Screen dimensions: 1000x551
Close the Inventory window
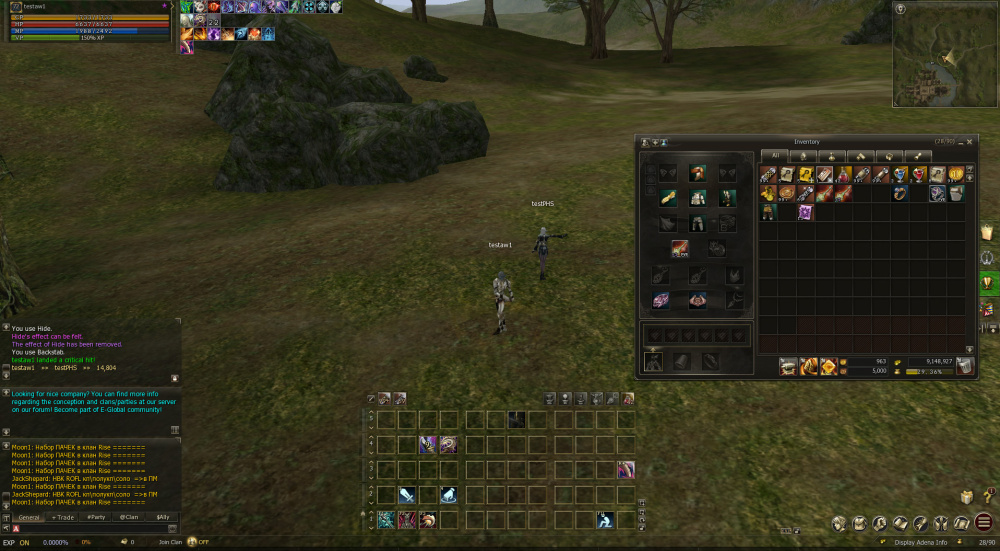[968, 142]
